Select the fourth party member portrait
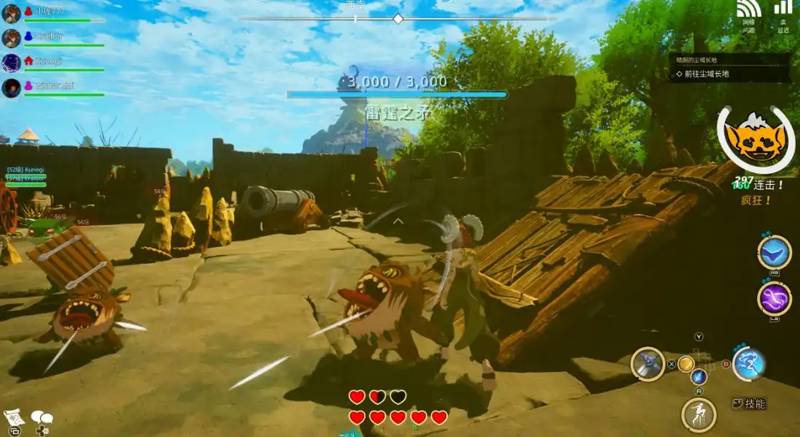The height and width of the screenshot is (437, 800). 11,88
